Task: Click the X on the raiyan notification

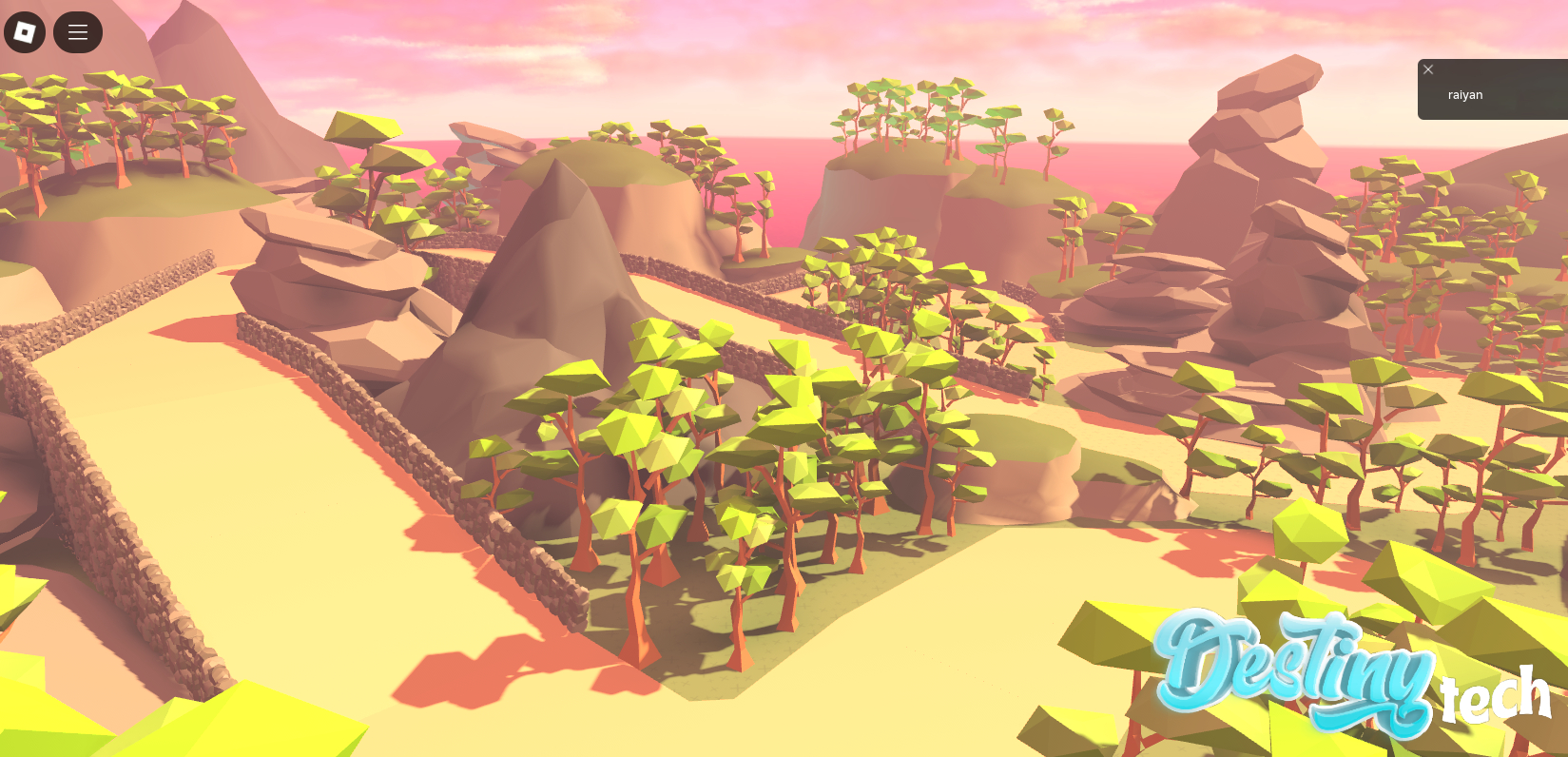Action: tap(1428, 68)
